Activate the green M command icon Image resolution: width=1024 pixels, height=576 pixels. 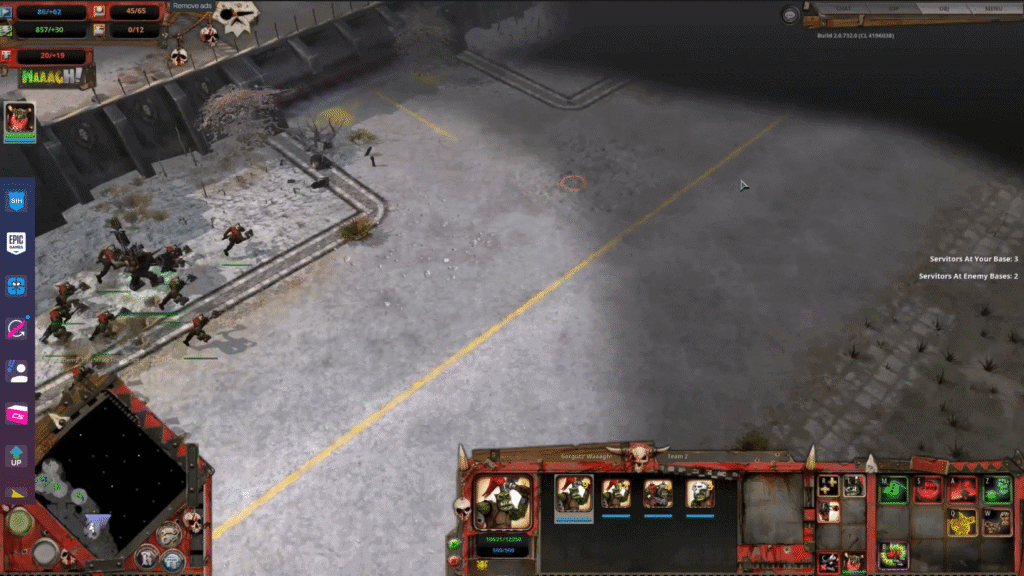click(x=893, y=490)
